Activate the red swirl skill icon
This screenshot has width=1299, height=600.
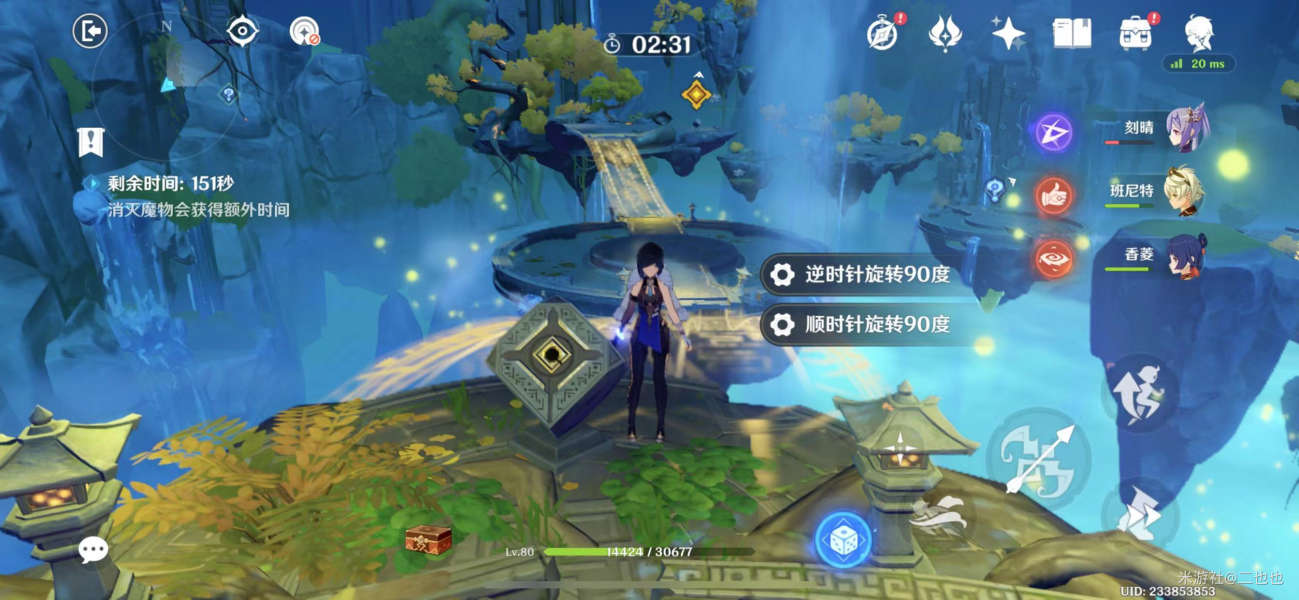pyautogui.click(x=1052, y=257)
